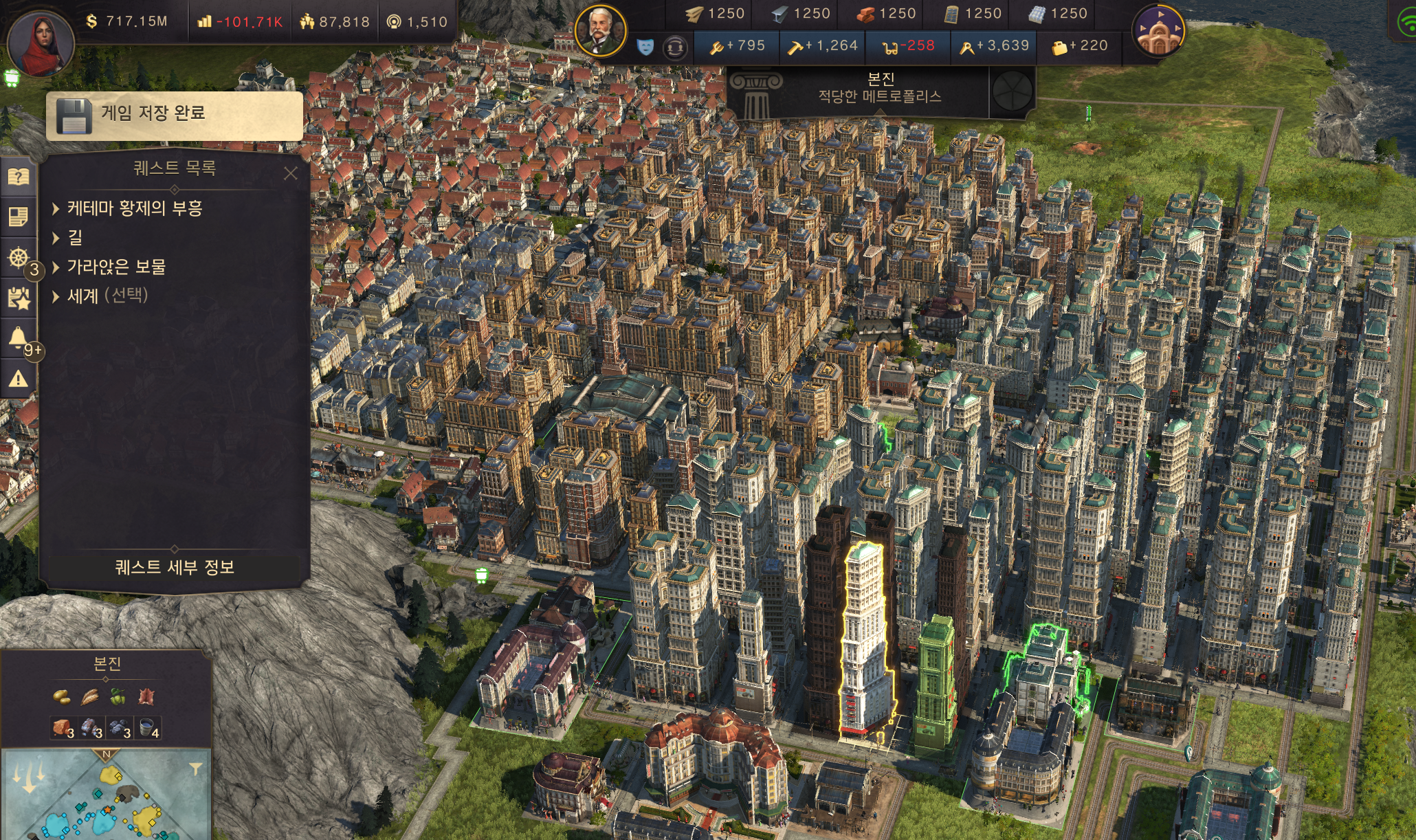This screenshot has height=840, width=1416.
Task: Click the domed palace emblem icon
Action: (1159, 31)
